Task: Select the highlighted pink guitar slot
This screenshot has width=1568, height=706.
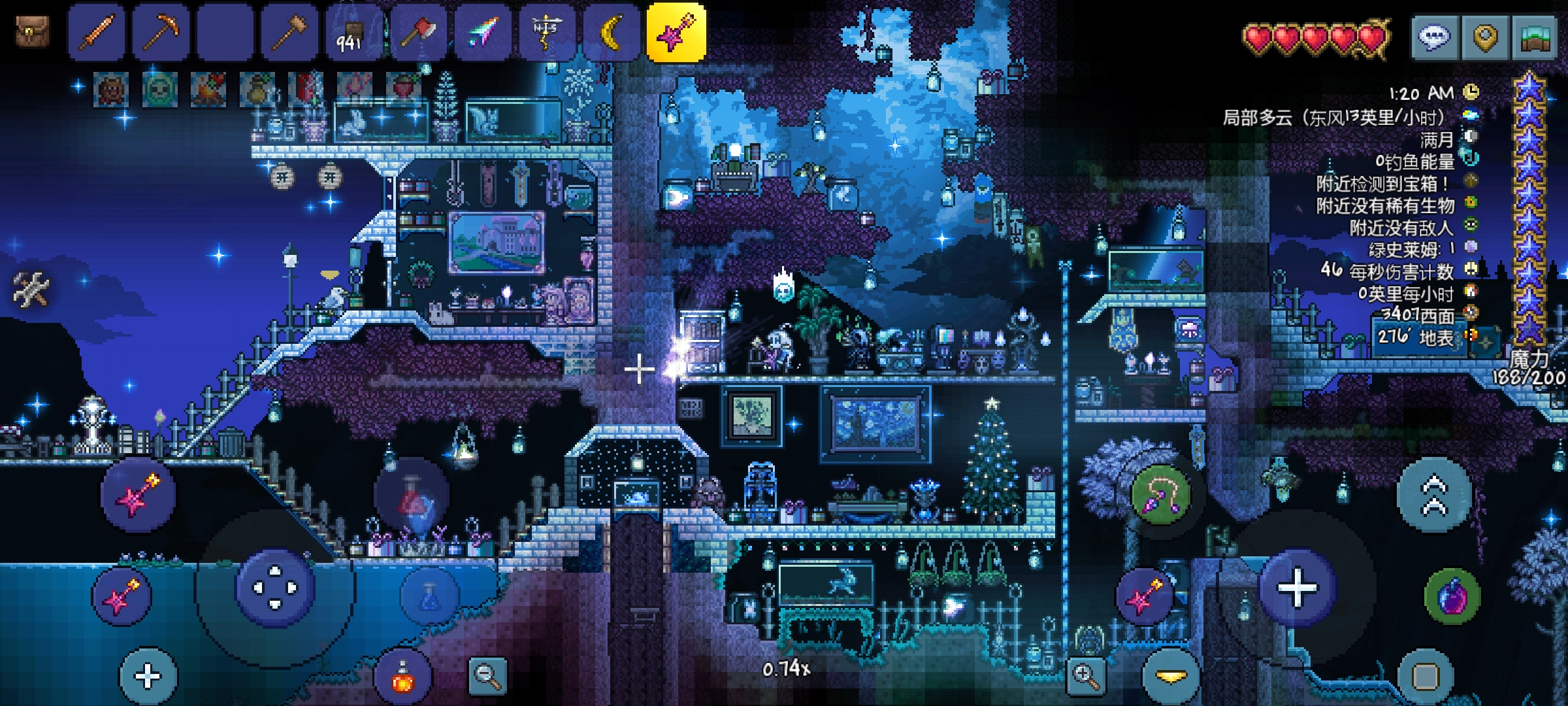Action: point(676,32)
